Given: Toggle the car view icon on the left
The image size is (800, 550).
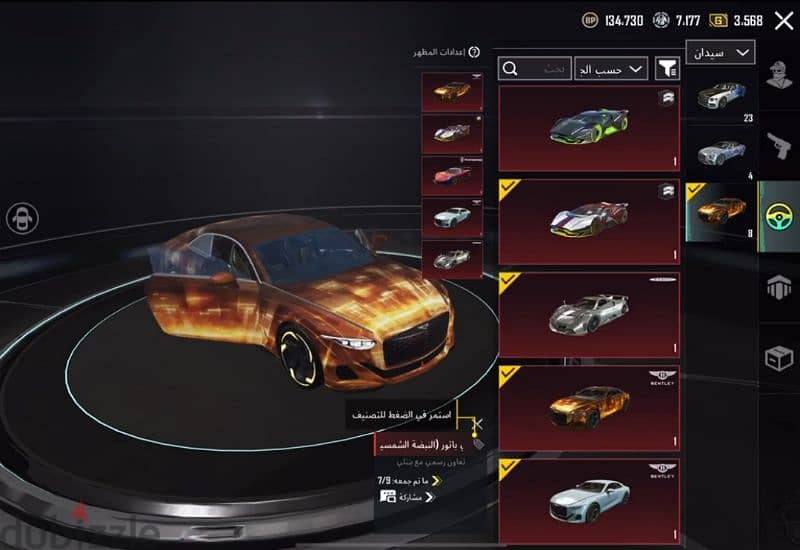Looking at the screenshot, I should pyautogui.click(x=22, y=218).
